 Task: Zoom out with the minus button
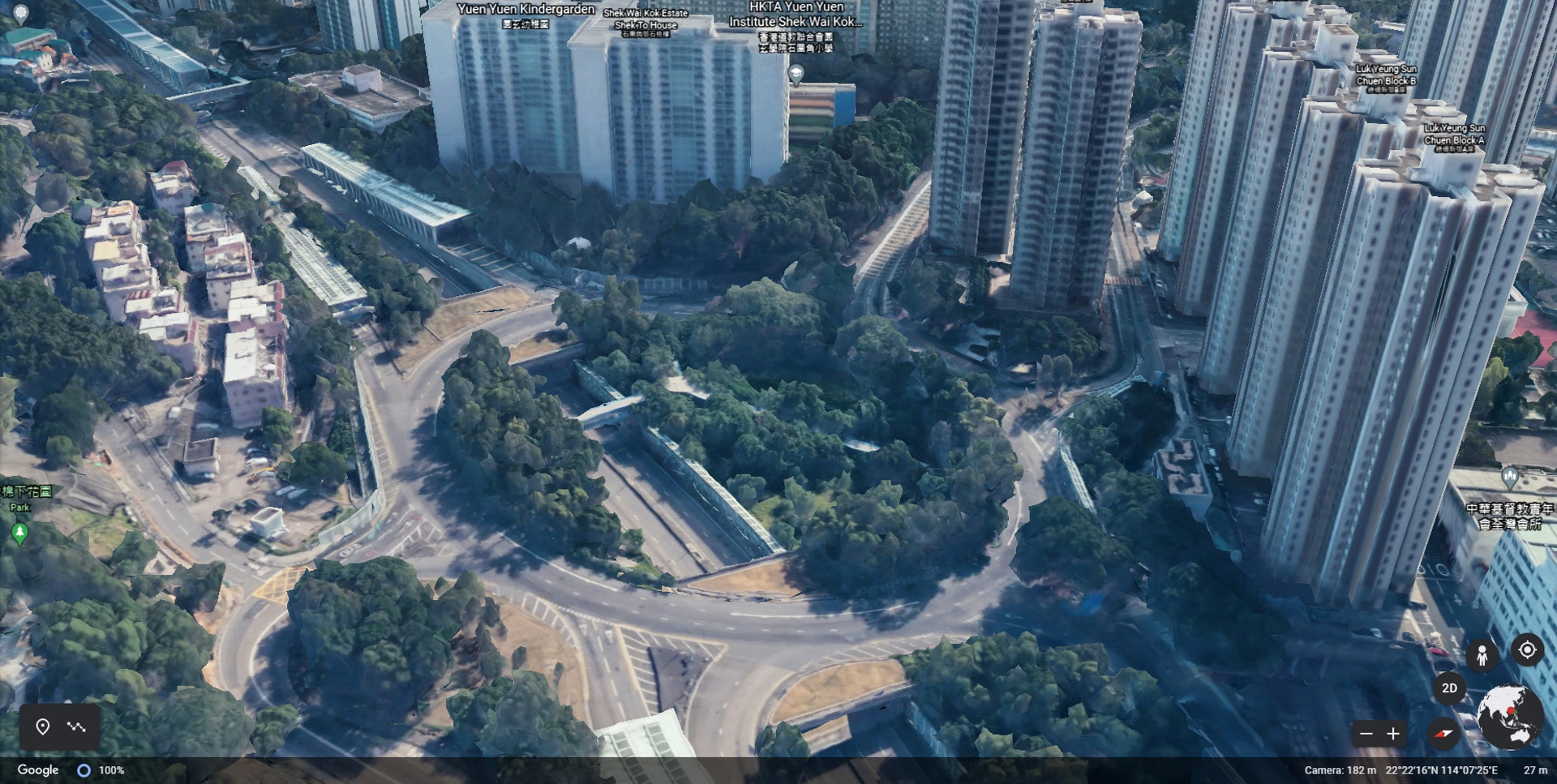coord(1366,734)
